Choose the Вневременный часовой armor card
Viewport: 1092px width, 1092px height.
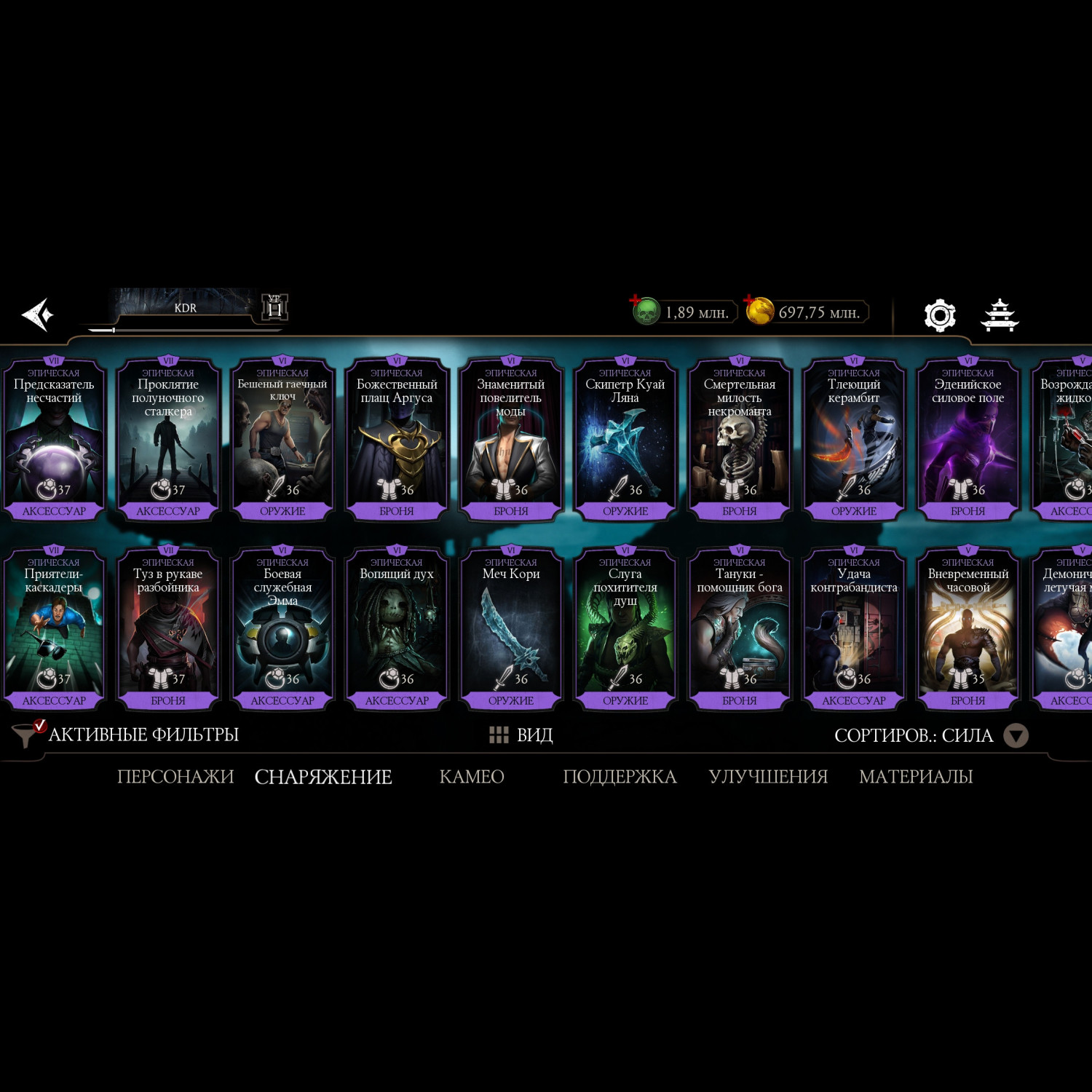point(968,628)
